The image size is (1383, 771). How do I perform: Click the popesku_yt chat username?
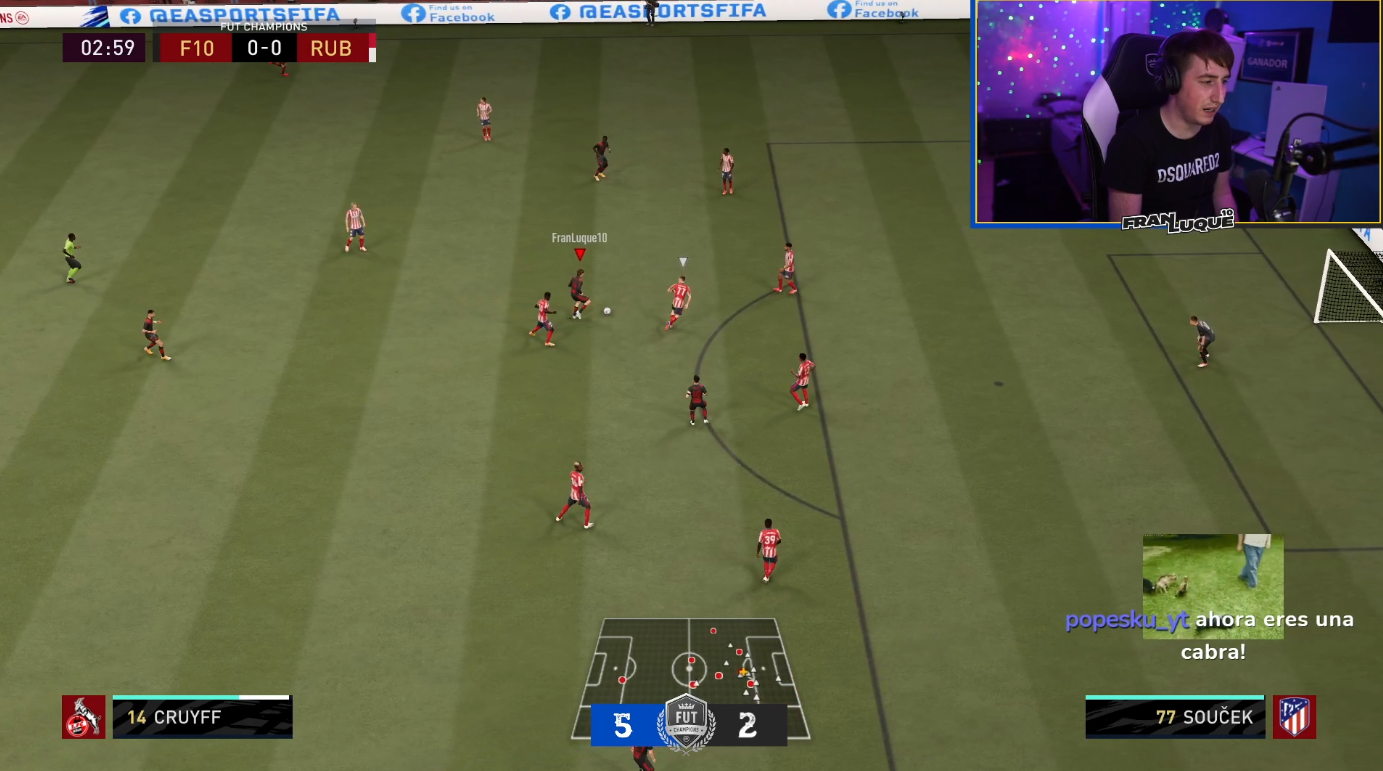(x=1126, y=620)
